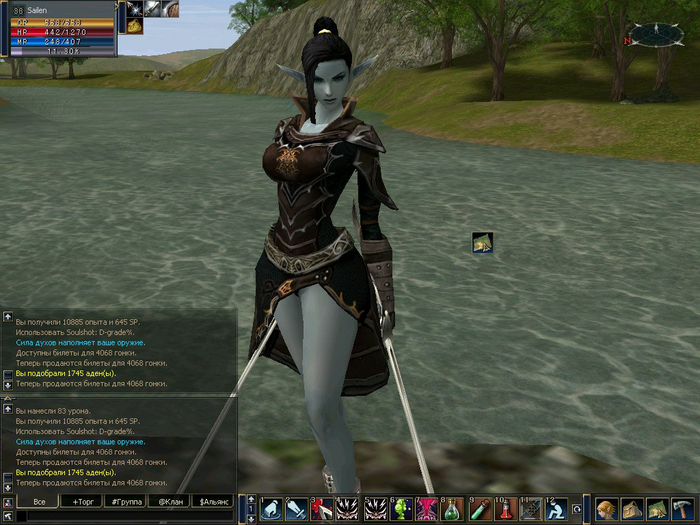Open the character status menu icon

606,509
